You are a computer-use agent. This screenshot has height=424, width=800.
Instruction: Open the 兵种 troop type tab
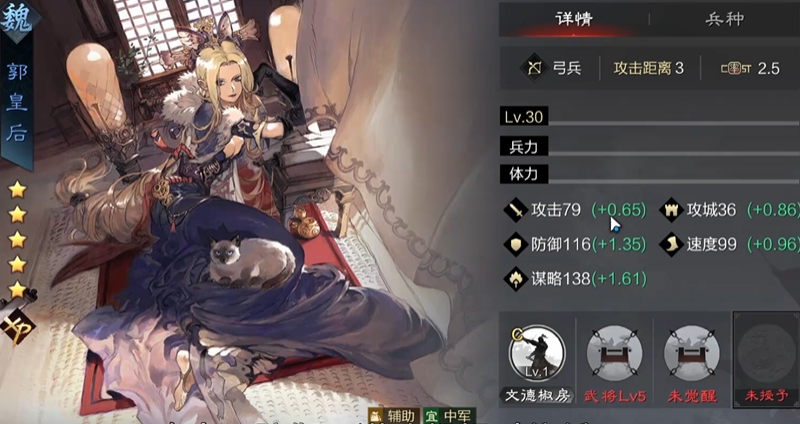[x=723, y=19]
